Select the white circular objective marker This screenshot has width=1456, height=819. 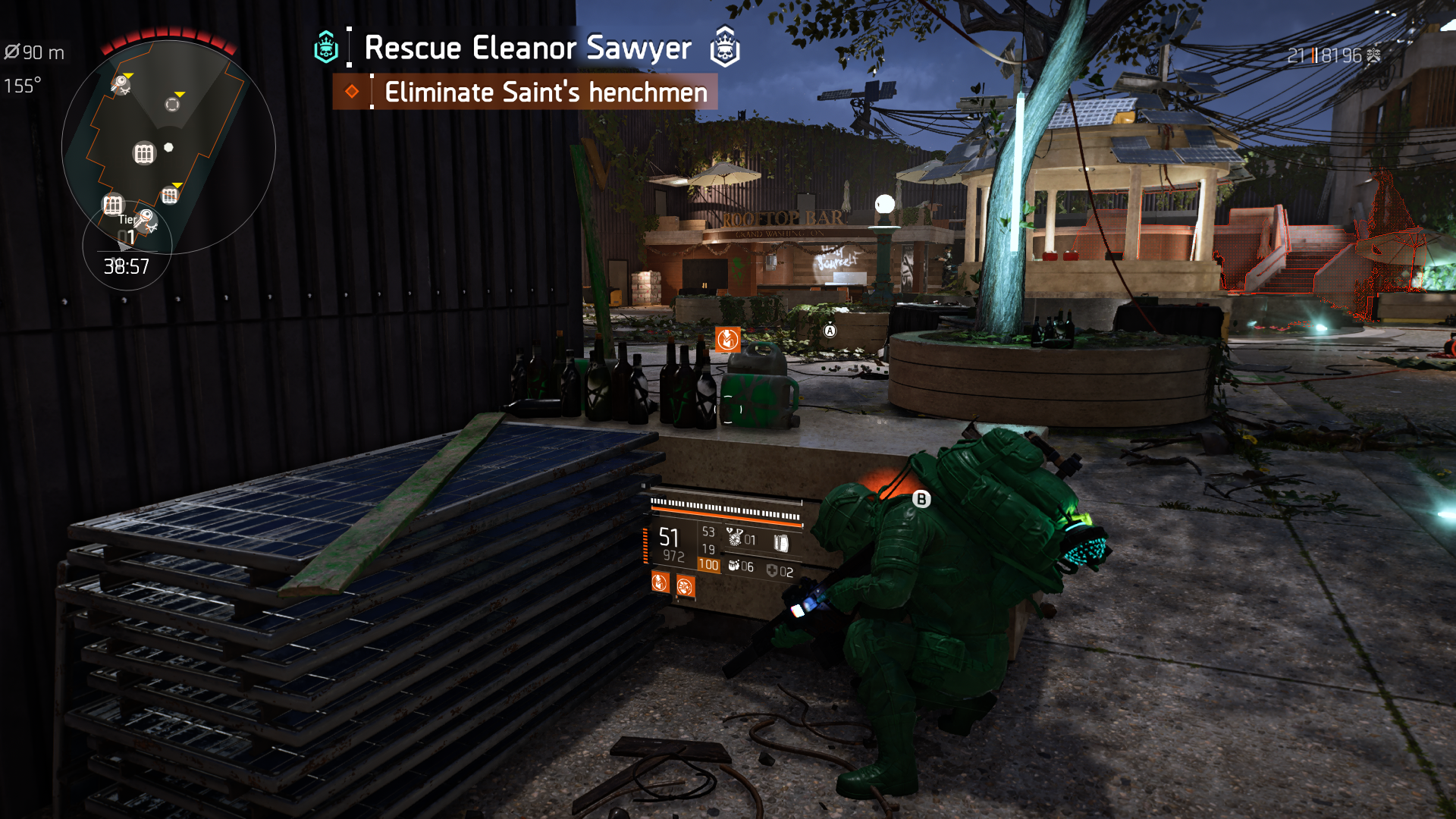[884, 204]
